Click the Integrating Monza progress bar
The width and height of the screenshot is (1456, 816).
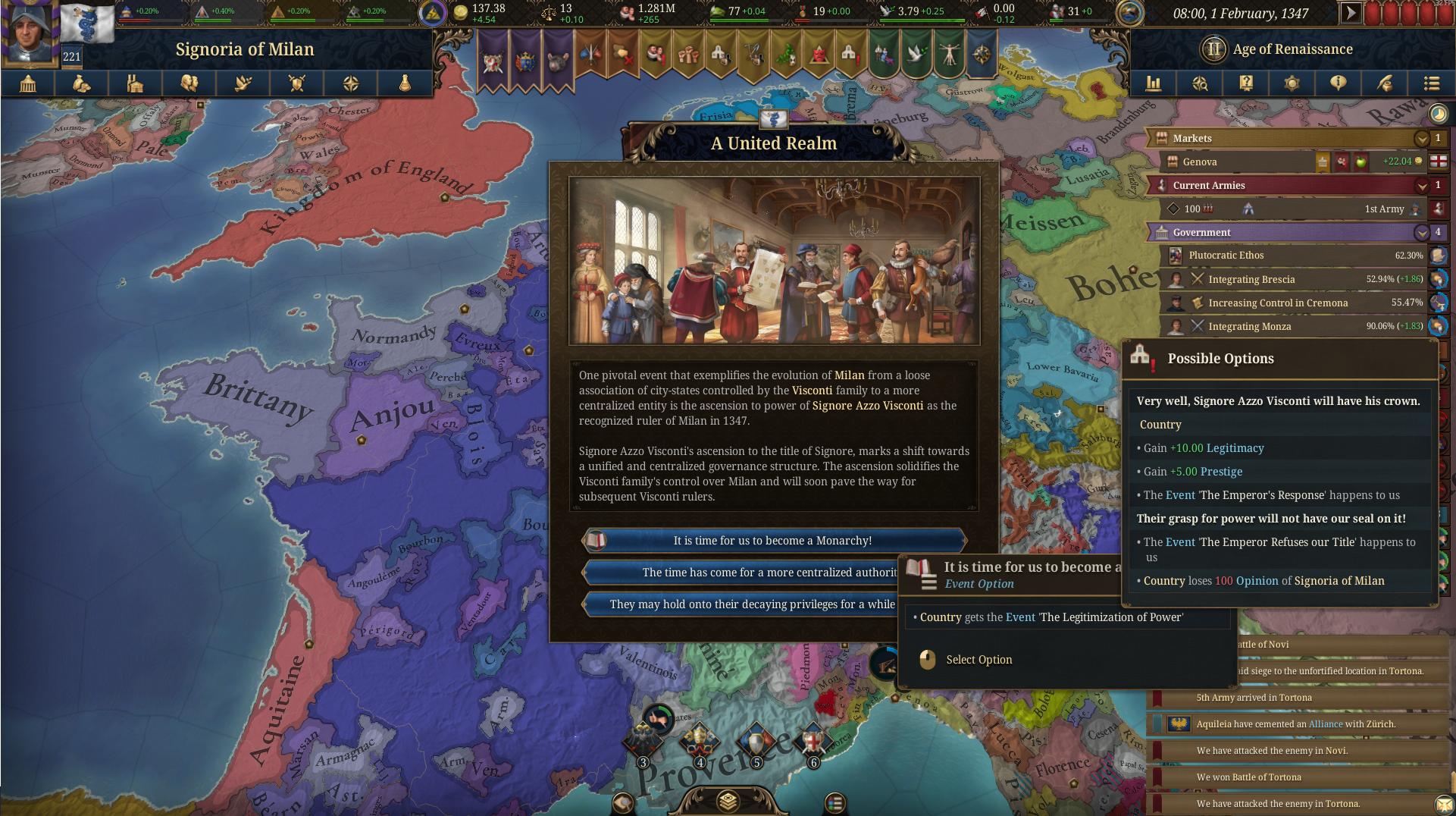tap(1288, 326)
